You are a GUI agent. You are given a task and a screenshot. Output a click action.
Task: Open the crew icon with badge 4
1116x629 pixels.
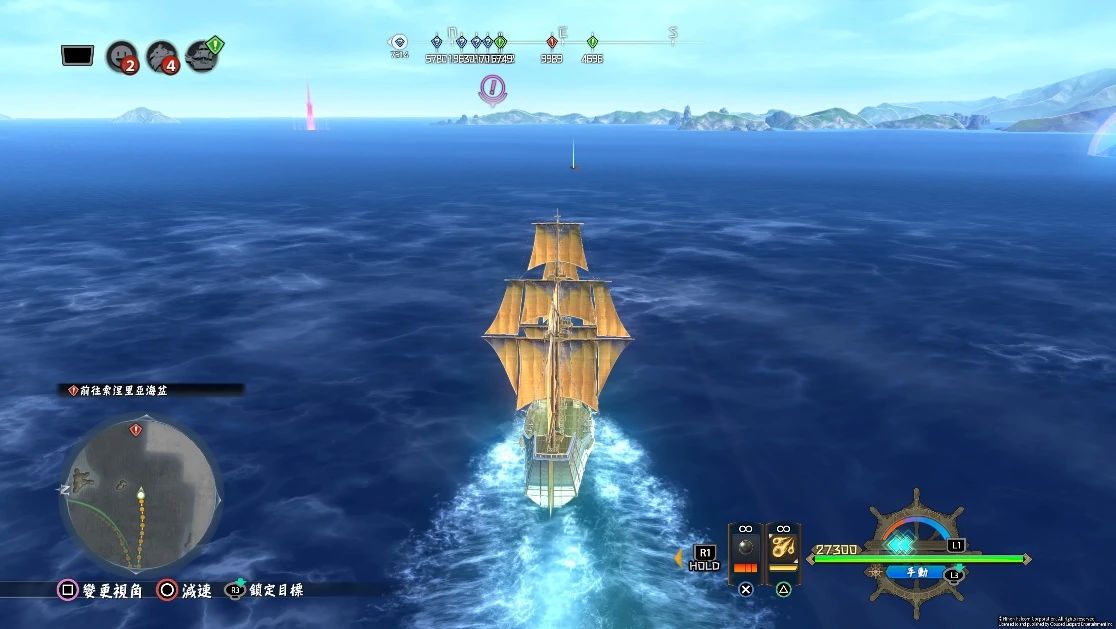pos(162,55)
